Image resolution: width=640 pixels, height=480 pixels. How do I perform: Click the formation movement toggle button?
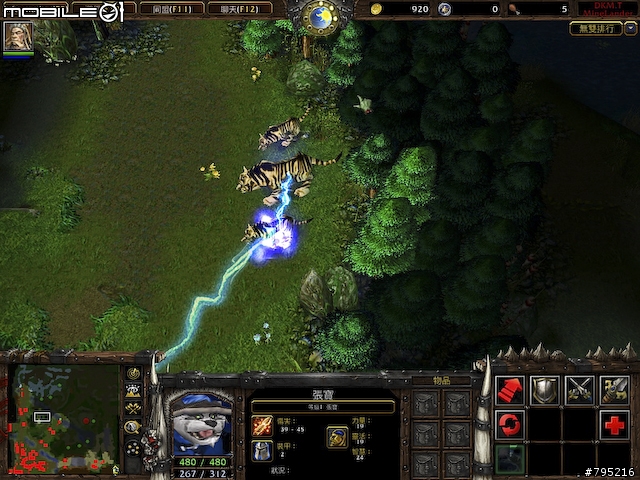coord(133,448)
